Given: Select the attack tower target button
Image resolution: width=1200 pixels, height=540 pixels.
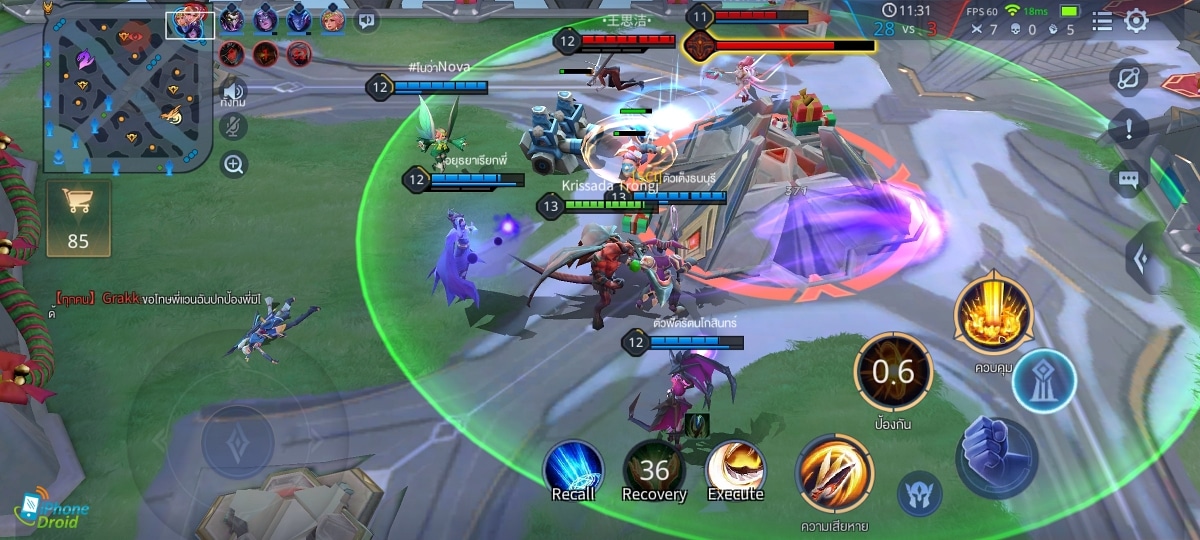Looking at the screenshot, I should (x=1044, y=382).
